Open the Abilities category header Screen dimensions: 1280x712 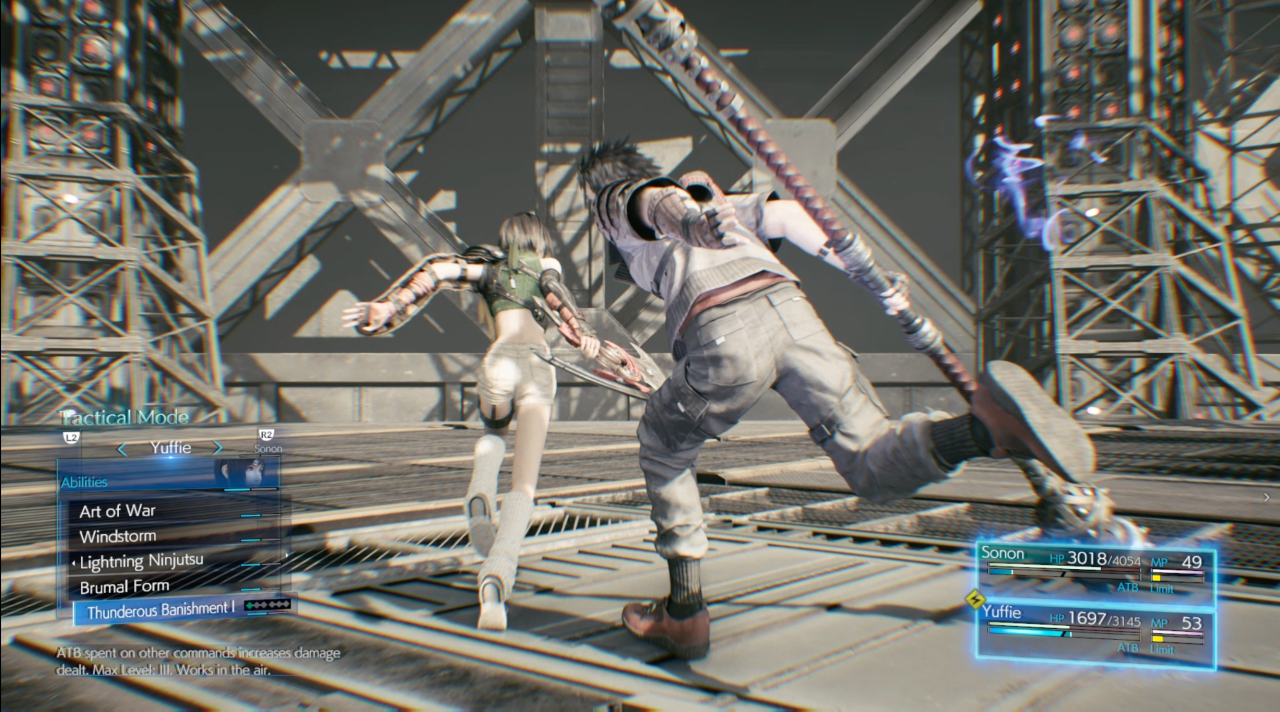(85, 482)
